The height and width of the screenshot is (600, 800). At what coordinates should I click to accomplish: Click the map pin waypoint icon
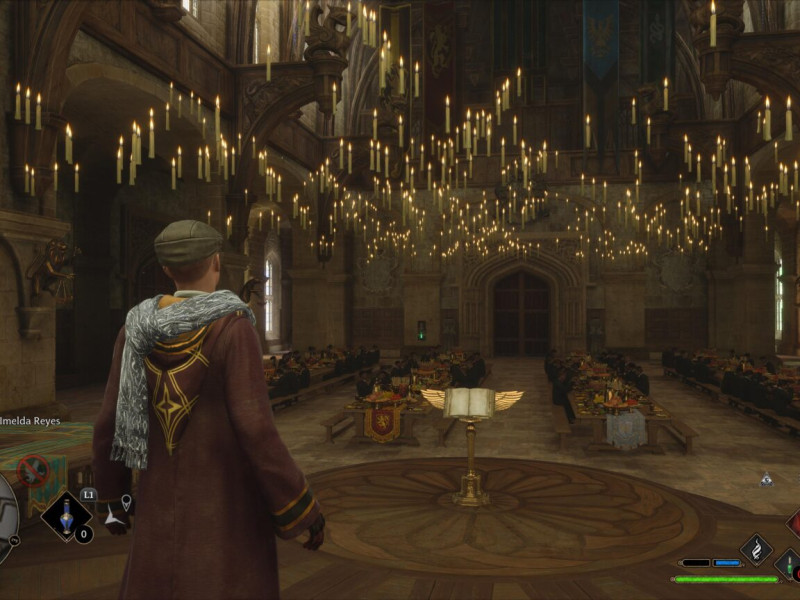coord(127,501)
